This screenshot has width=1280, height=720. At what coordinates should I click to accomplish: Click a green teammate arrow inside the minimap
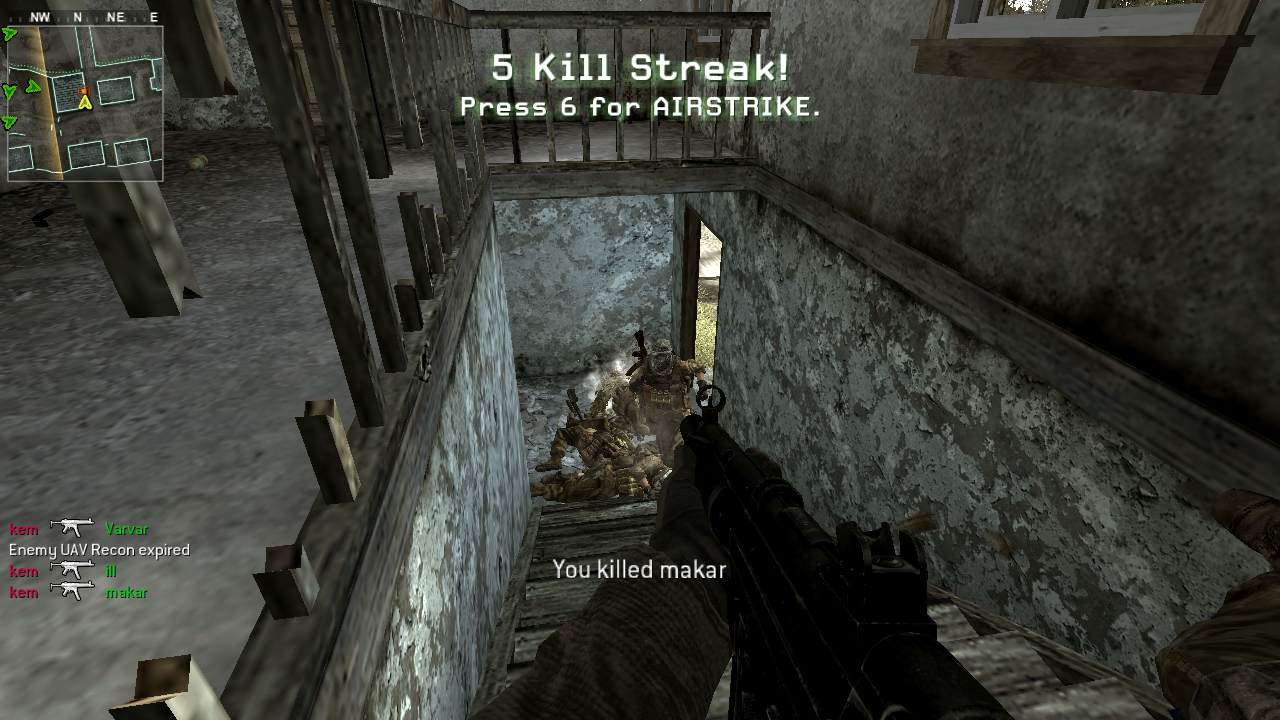[34, 86]
